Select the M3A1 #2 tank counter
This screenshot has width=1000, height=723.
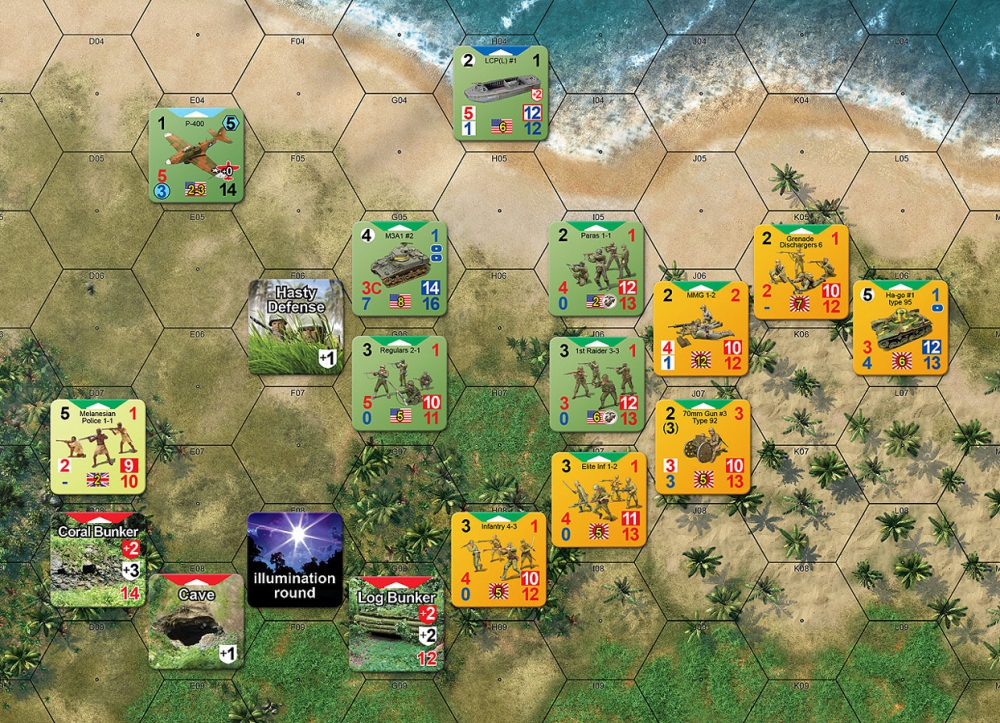[399, 269]
